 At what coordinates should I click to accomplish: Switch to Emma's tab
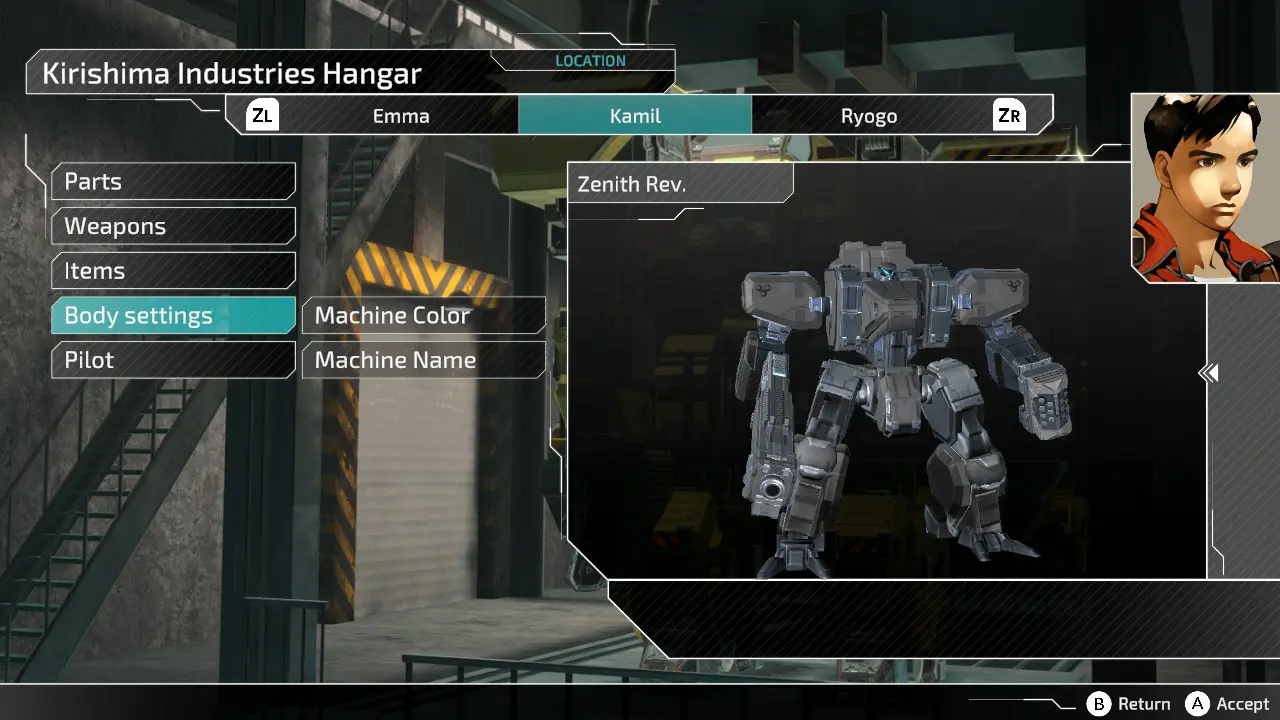point(401,116)
